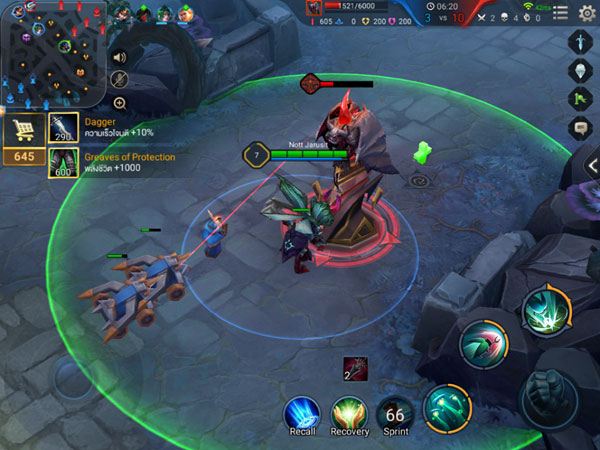Use the red-and-green slash skill
The width and height of the screenshot is (600, 450).
(482, 345)
